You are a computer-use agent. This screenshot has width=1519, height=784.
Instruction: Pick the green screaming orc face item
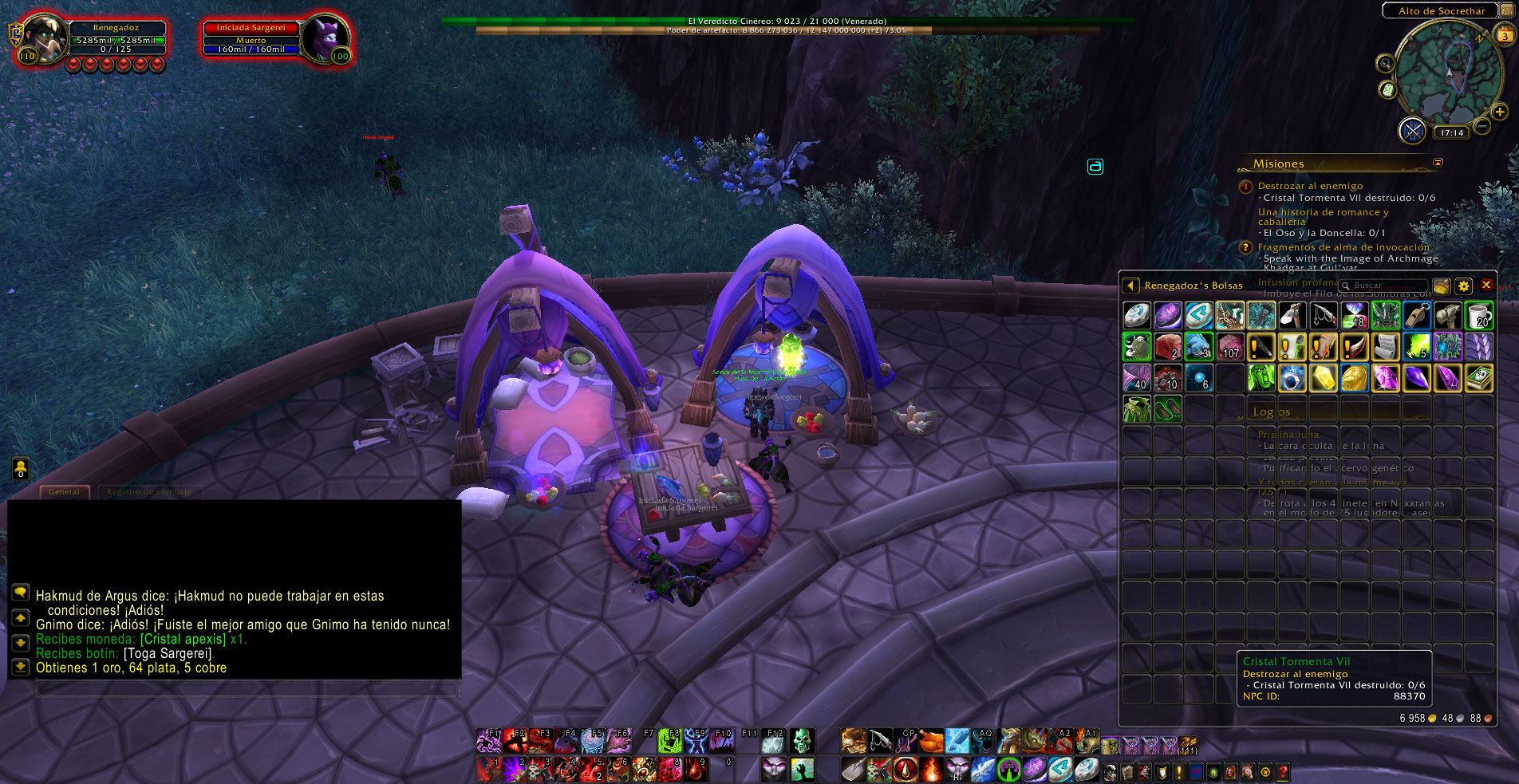click(x=1261, y=378)
